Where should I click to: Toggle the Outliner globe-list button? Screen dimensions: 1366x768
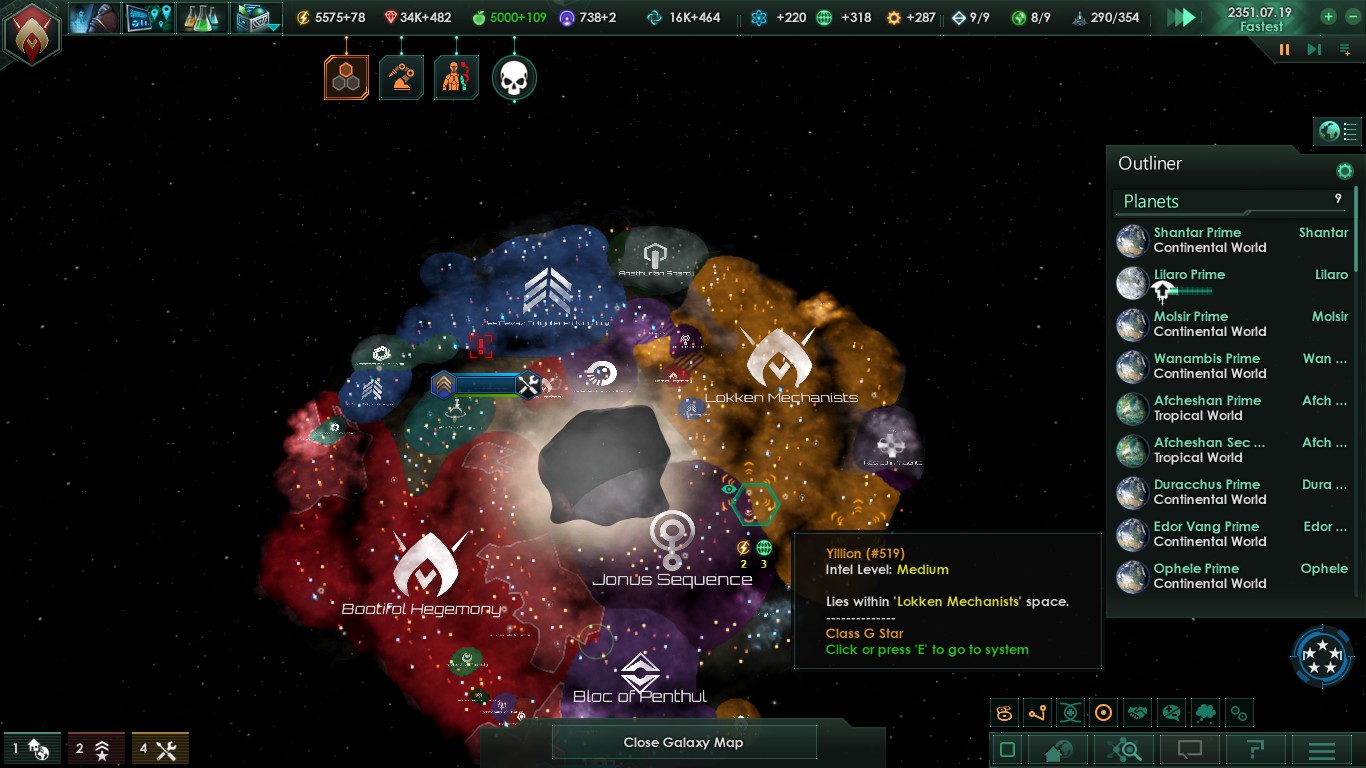pyautogui.click(x=1338, y=131)
